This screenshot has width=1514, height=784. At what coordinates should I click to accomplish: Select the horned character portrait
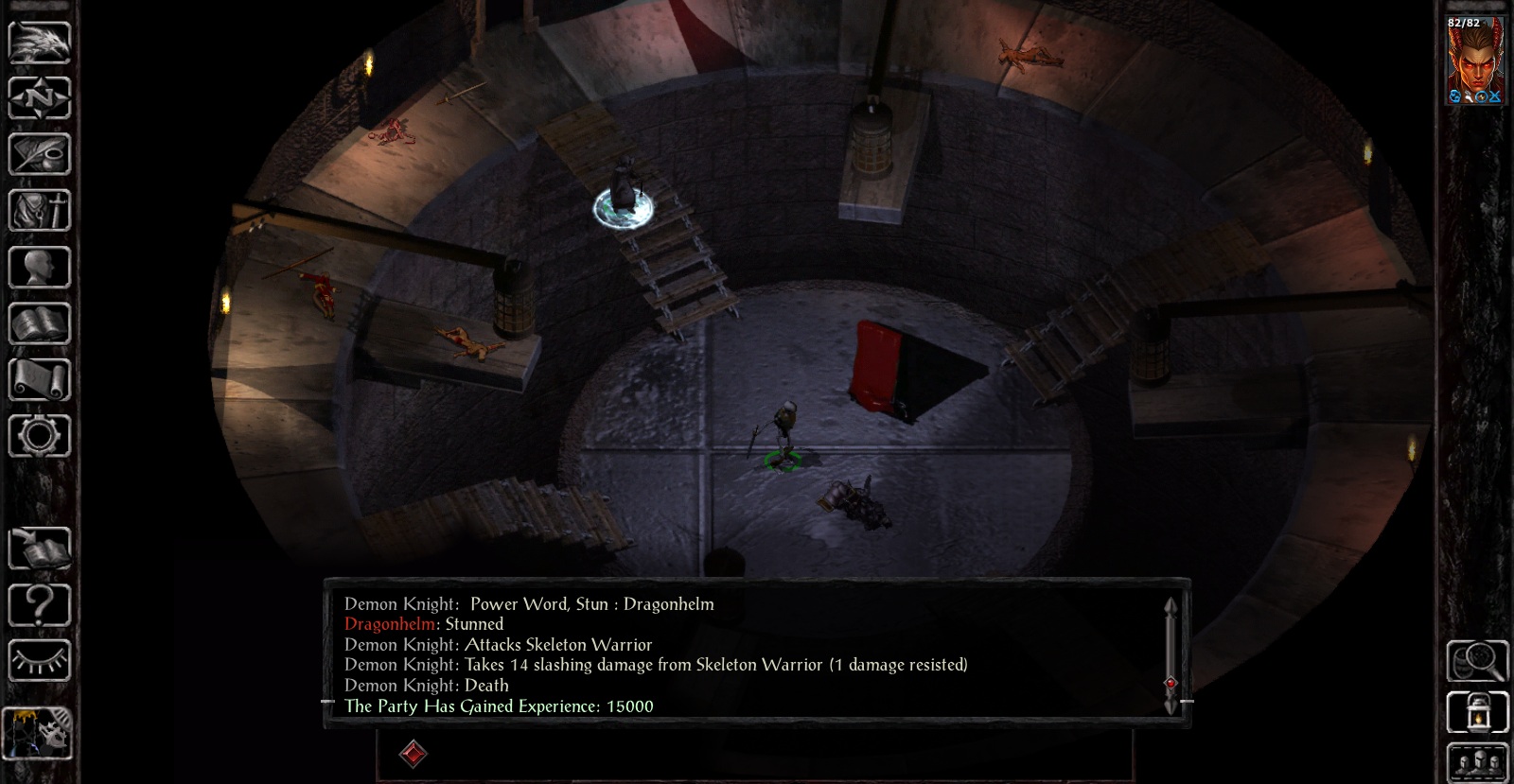(x=1475, y=60)
